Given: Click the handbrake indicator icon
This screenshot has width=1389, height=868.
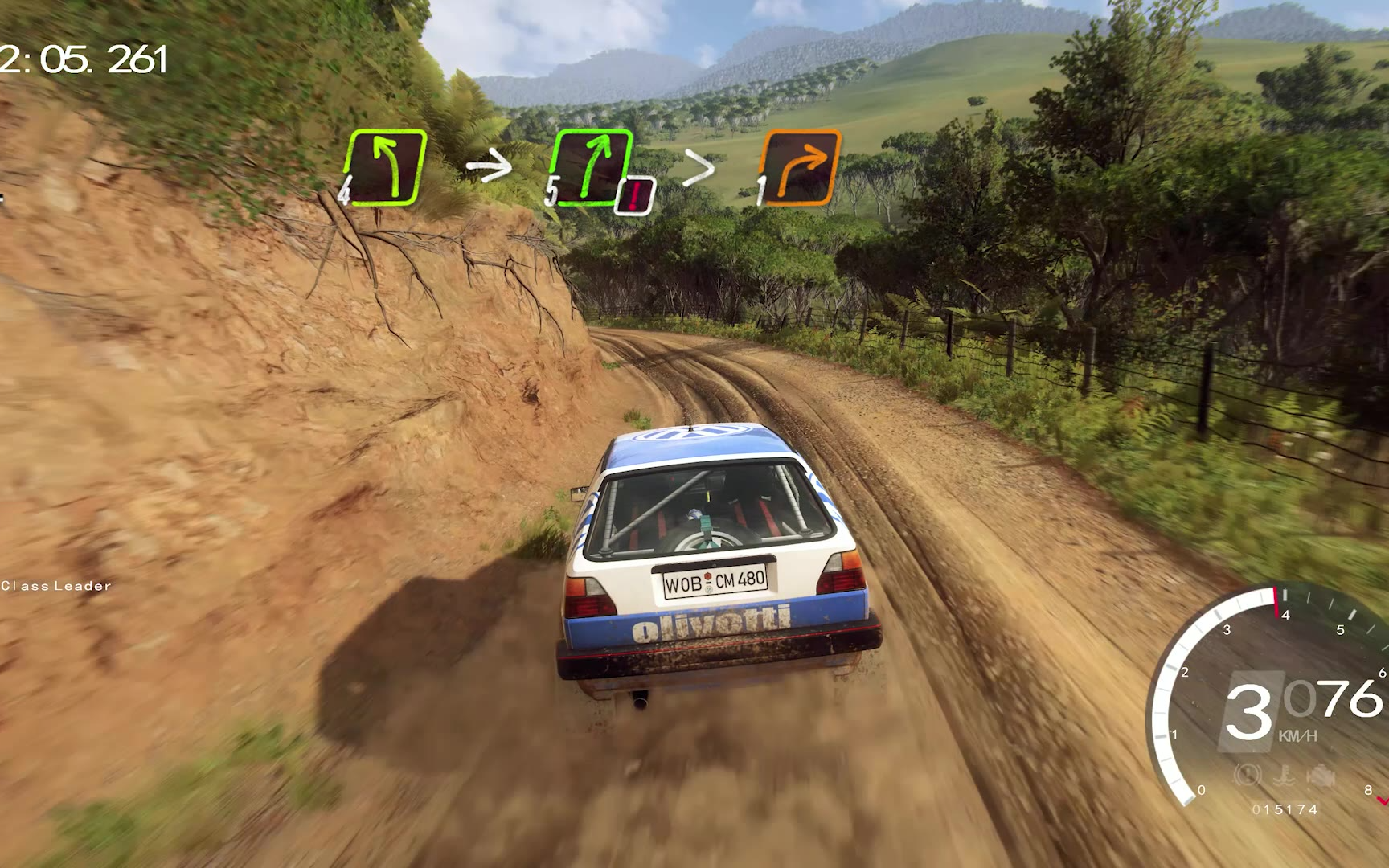Looking at the screenshot, I should point(1248,776).
